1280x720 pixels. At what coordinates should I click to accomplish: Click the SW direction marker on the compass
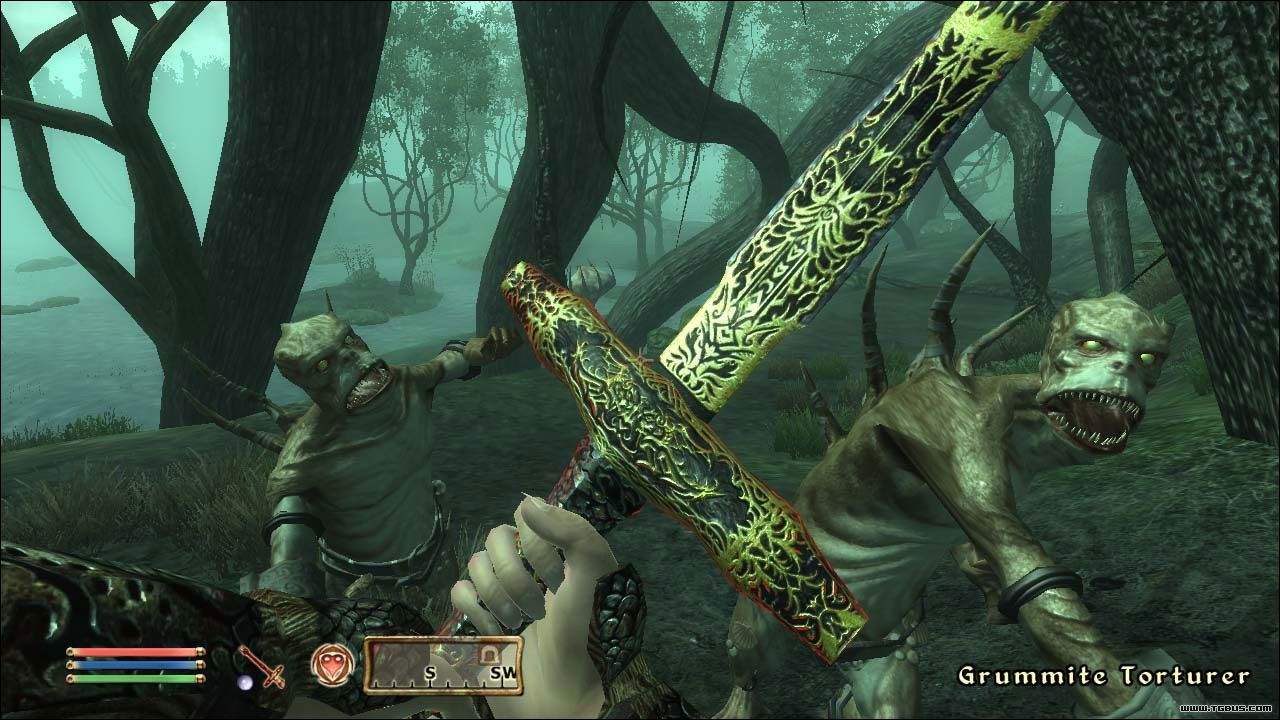[502, 673]
